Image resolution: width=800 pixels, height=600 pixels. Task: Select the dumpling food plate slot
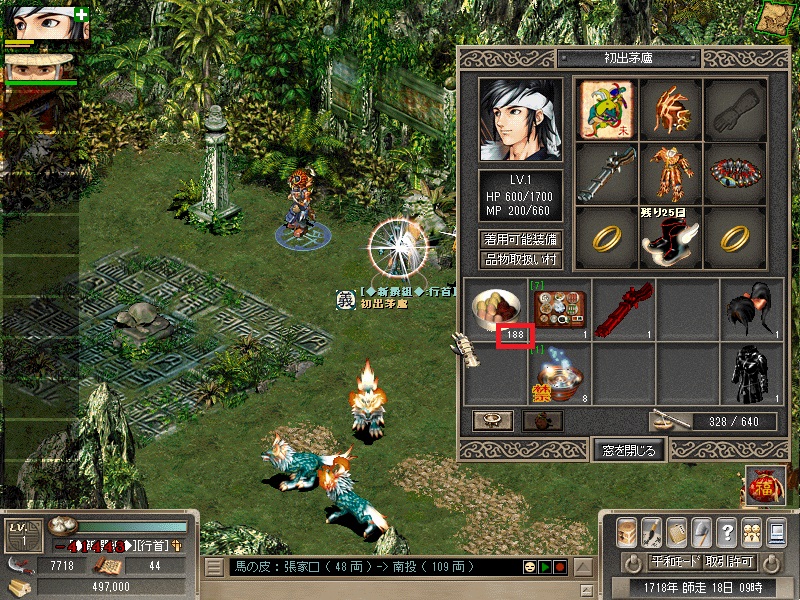point(496,307)
